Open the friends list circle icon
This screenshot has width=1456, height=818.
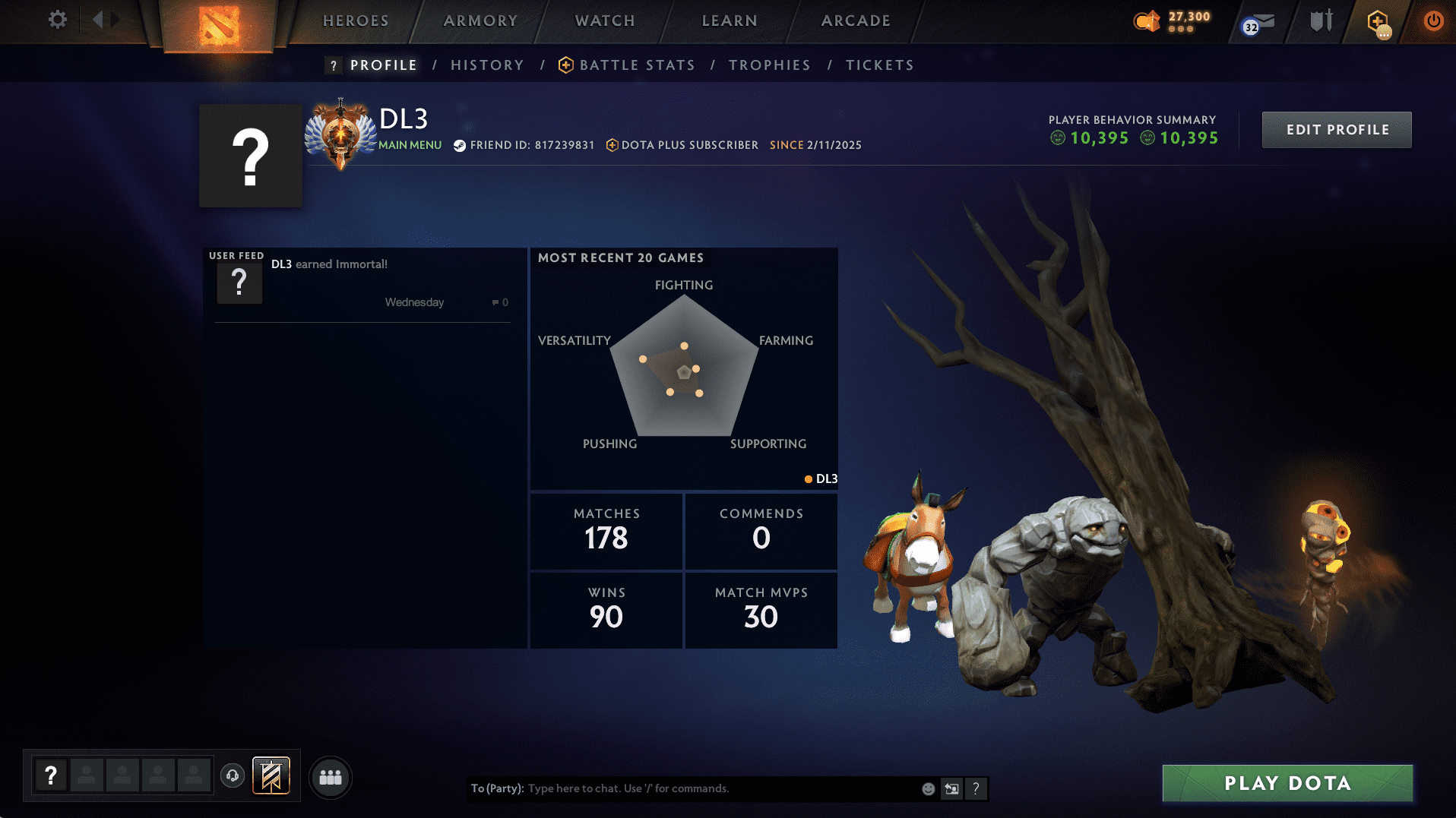pyautogui.click(x=330, y=776)
